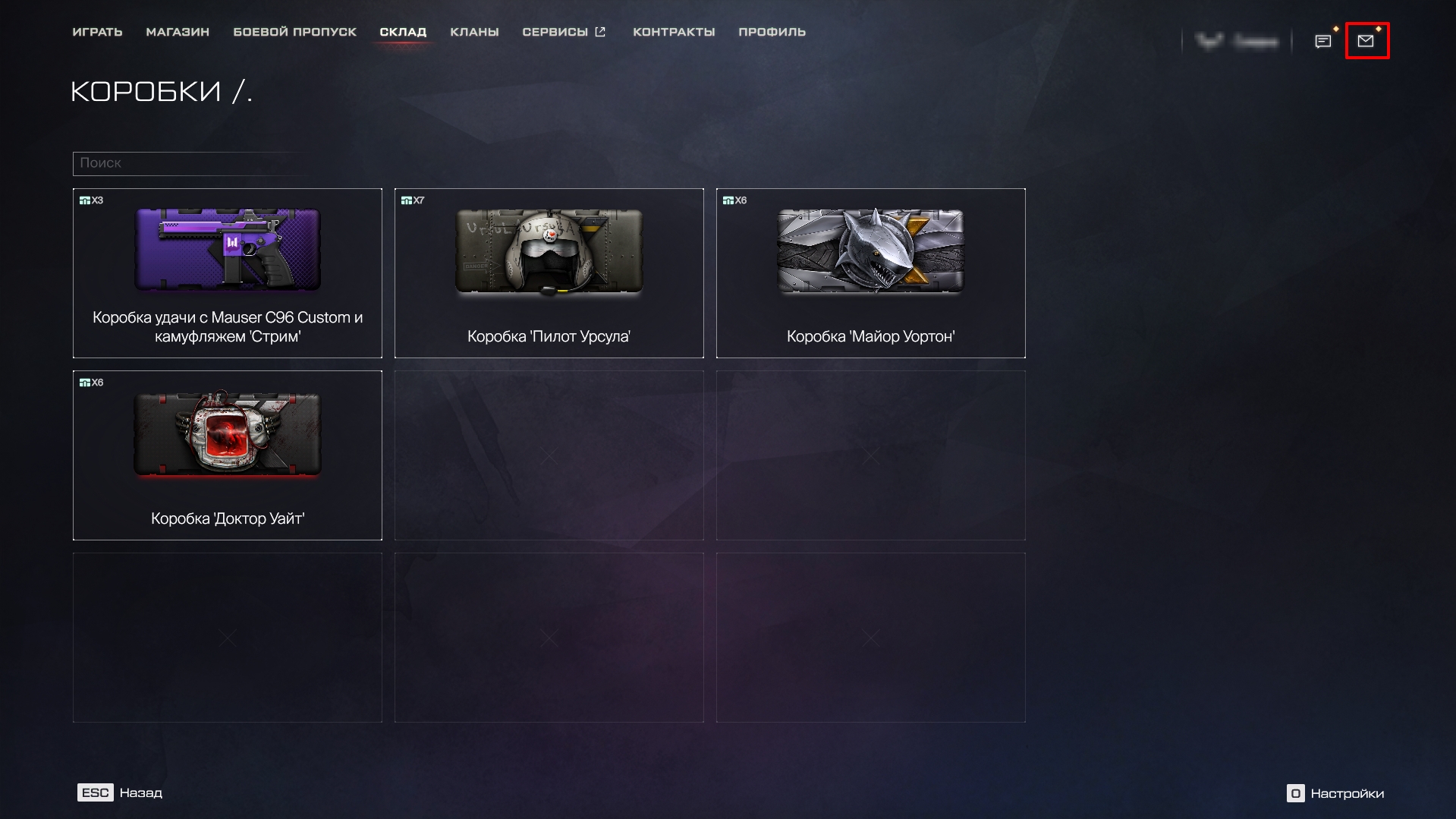This screenshot has width=1456, height=819.
Task: Open the mail envelope icon
Action: click(1366, 41)
